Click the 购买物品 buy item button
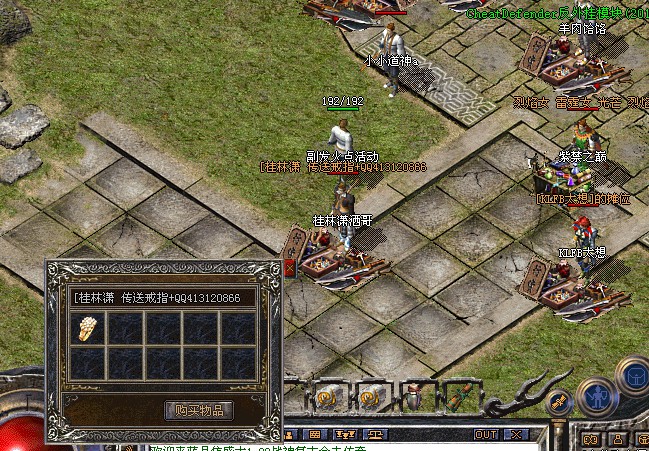 tap(199, 410)
